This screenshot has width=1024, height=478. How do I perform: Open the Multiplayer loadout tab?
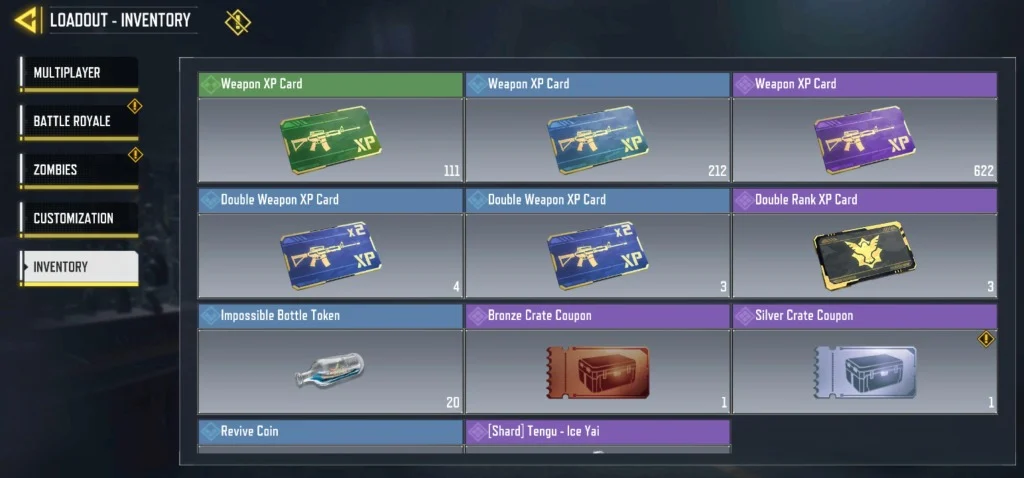[x=78, y=73]
